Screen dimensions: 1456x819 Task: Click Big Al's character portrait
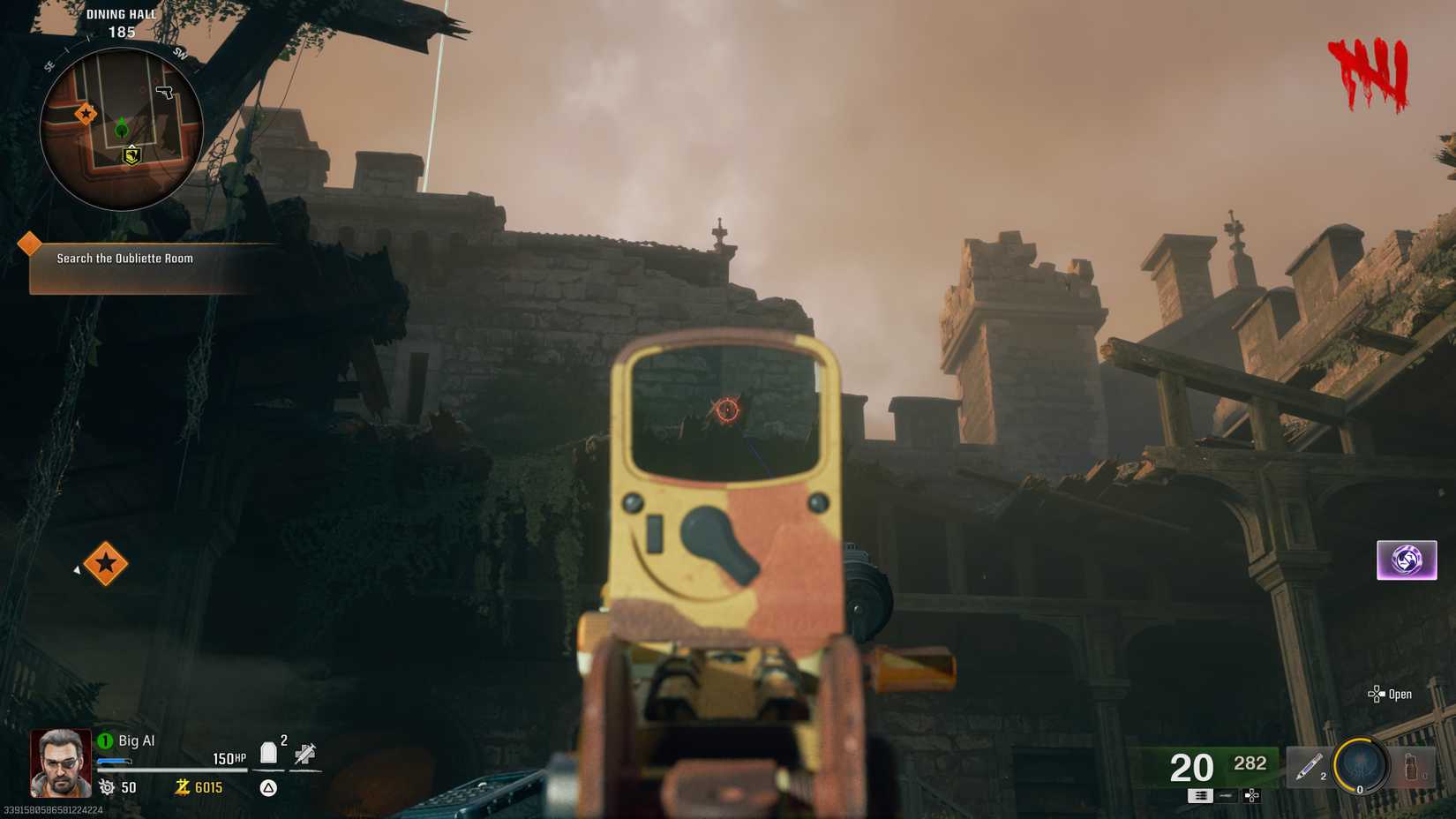[62, 763]
